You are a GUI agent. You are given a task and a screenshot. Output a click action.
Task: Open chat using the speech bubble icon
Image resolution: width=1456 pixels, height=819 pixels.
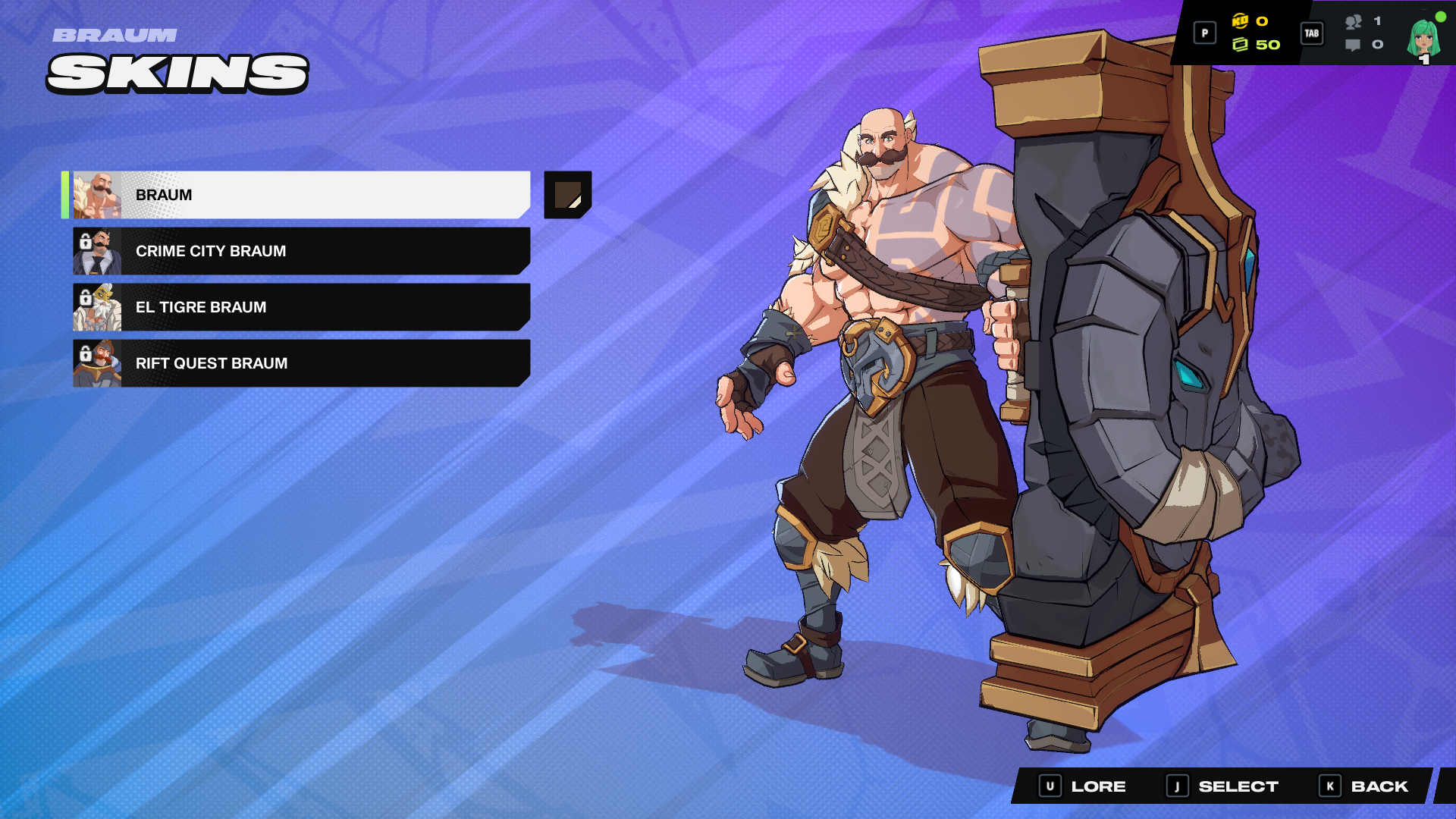click(1352, 45)
